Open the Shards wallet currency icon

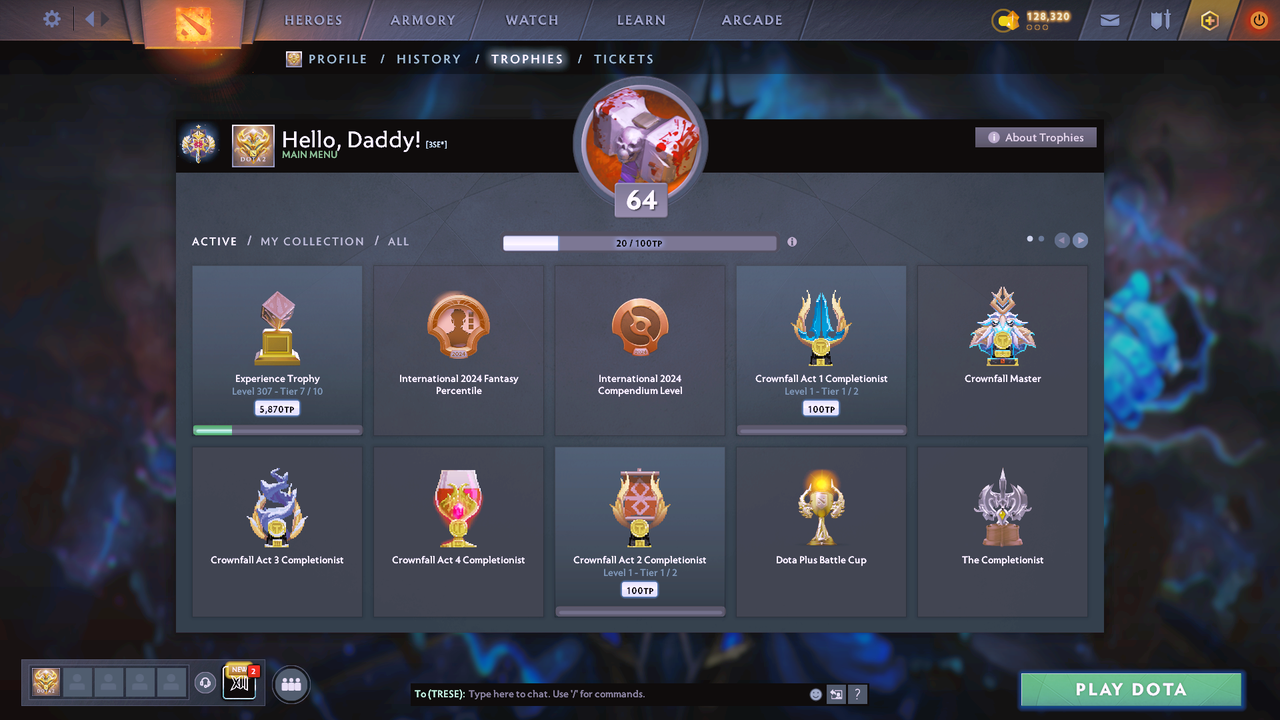pyautogui.click(x=1005, y=18)
